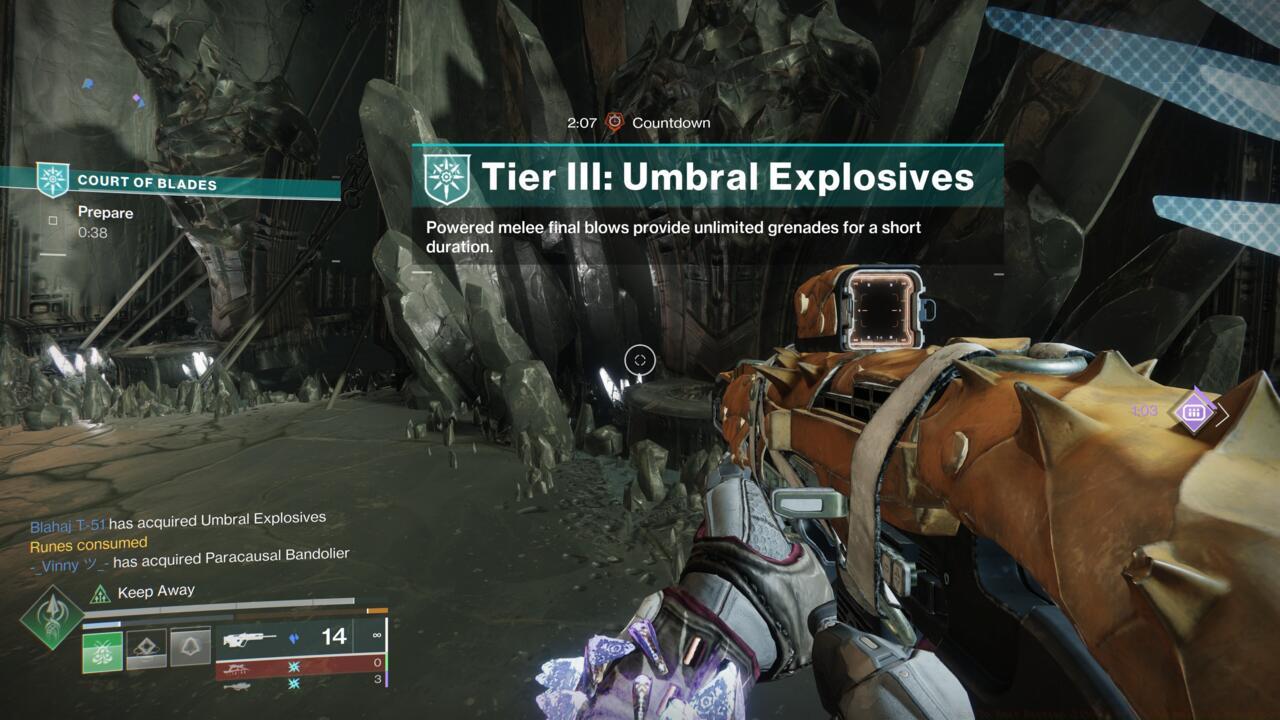
Task: Select the purple diamond waypoint marker
Action: pyautogui.click(x=1193, y=410)
